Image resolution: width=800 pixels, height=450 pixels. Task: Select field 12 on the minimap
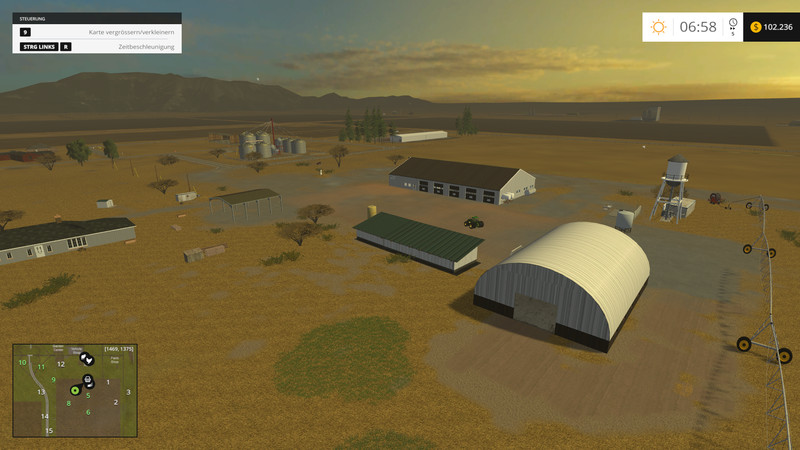61,363
